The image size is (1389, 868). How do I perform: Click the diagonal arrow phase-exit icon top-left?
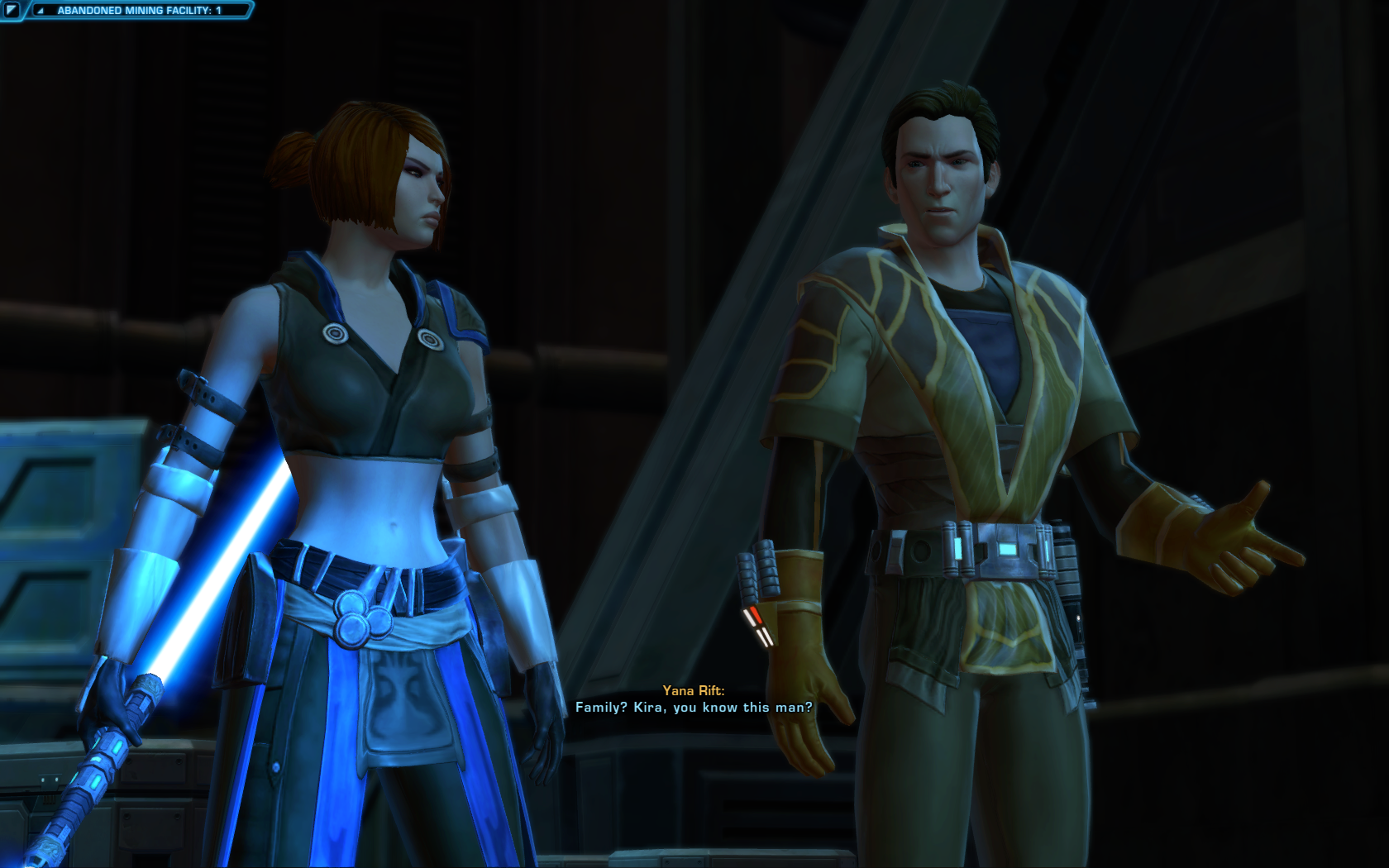[x=13, y=11]
